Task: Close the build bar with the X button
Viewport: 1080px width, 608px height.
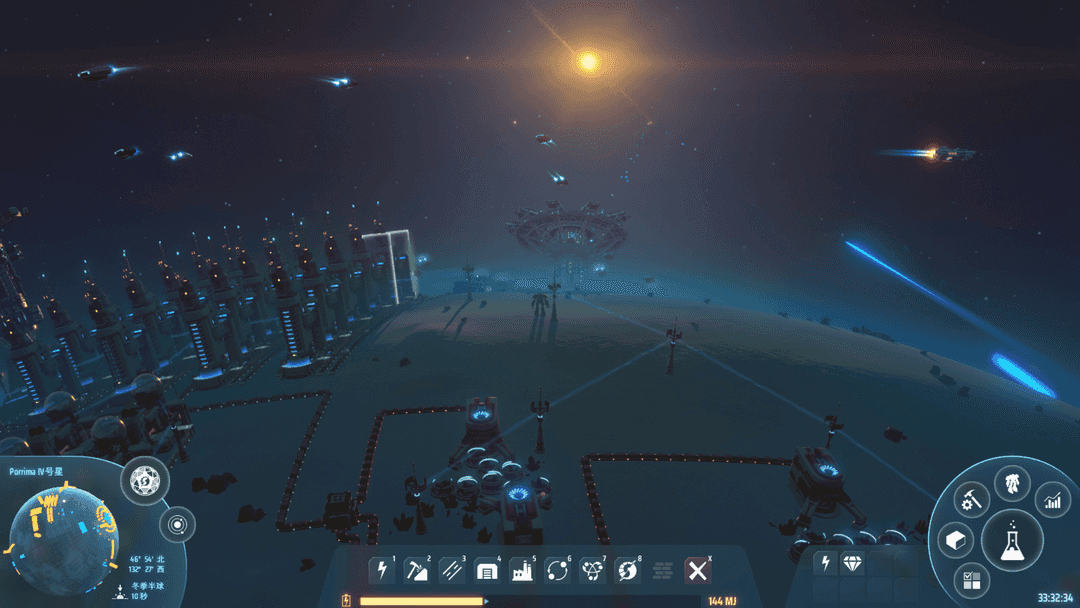Action: [698, 571]
